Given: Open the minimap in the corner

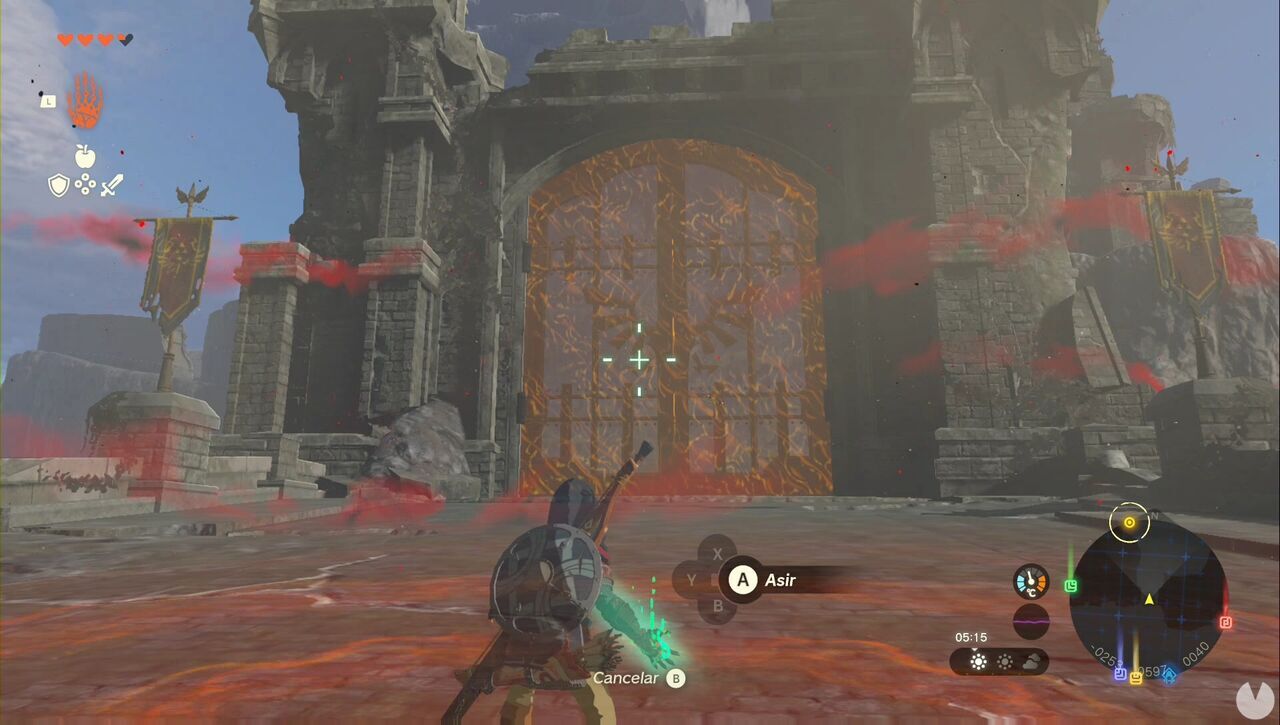Looking at the screenshot, I should pos(1150,595).
